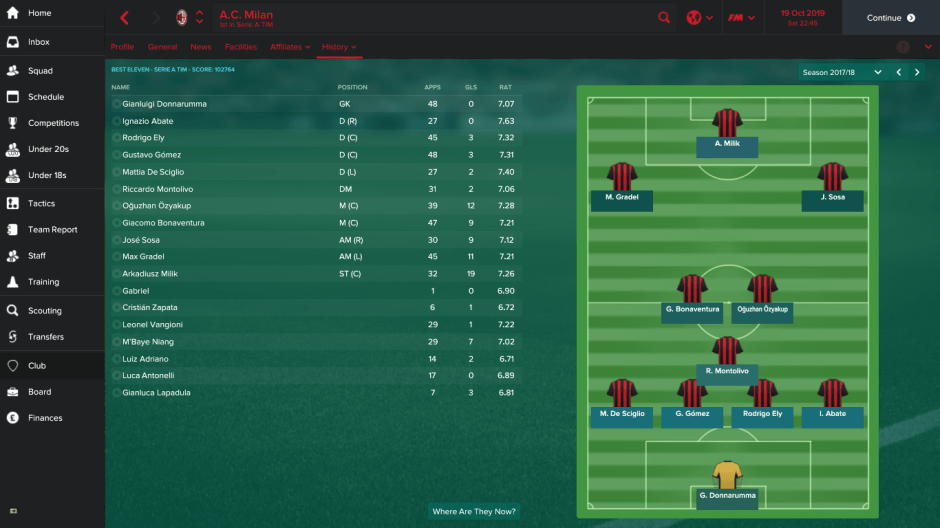Viewport: 940px width, 528px height.
Task: Open the Season 2017/18 dropdown
Action: click(842, 72)
